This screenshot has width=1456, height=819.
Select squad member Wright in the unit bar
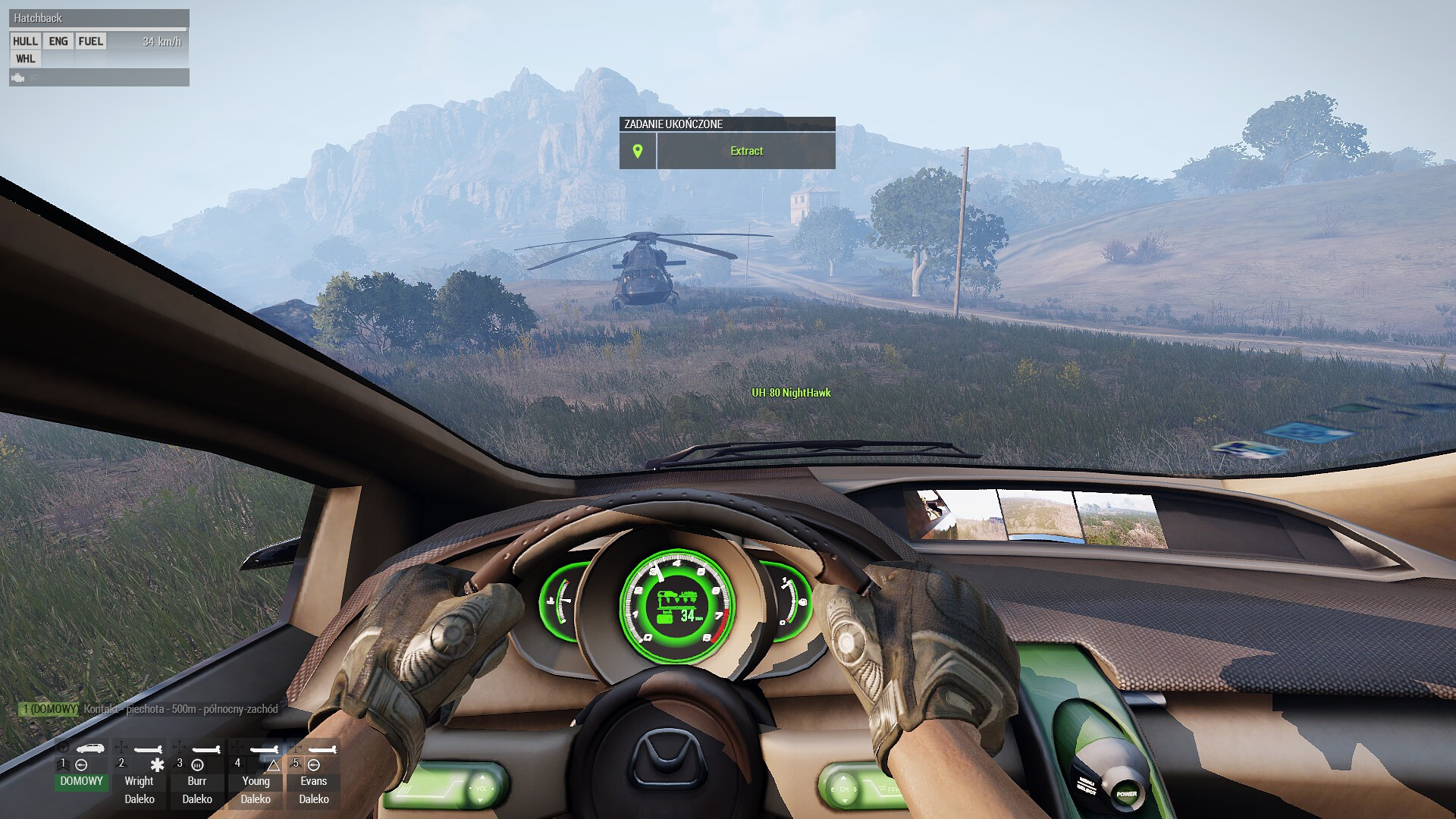tap(139, 780)
